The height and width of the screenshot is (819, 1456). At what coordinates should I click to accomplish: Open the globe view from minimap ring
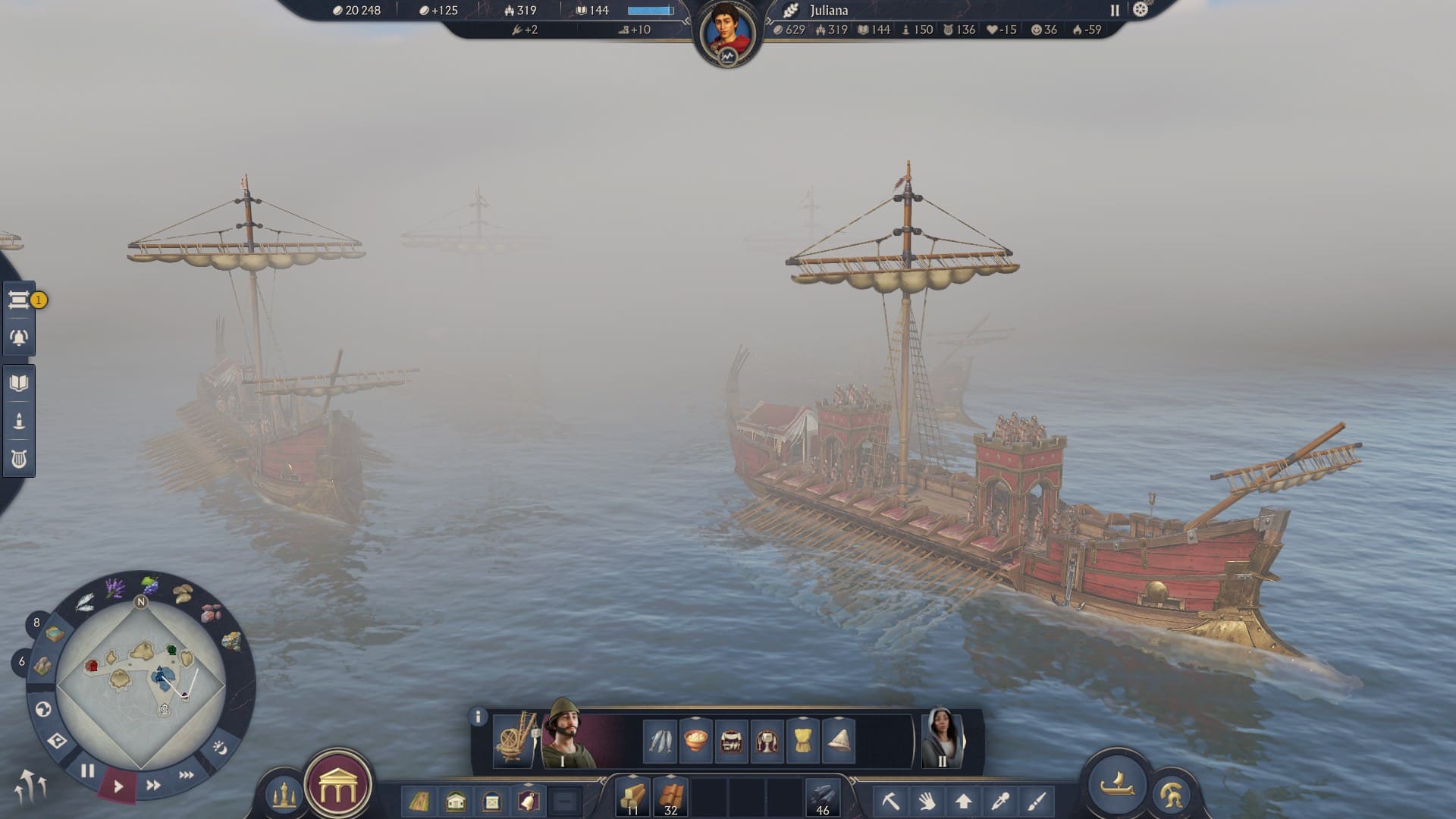coord(43,709)
